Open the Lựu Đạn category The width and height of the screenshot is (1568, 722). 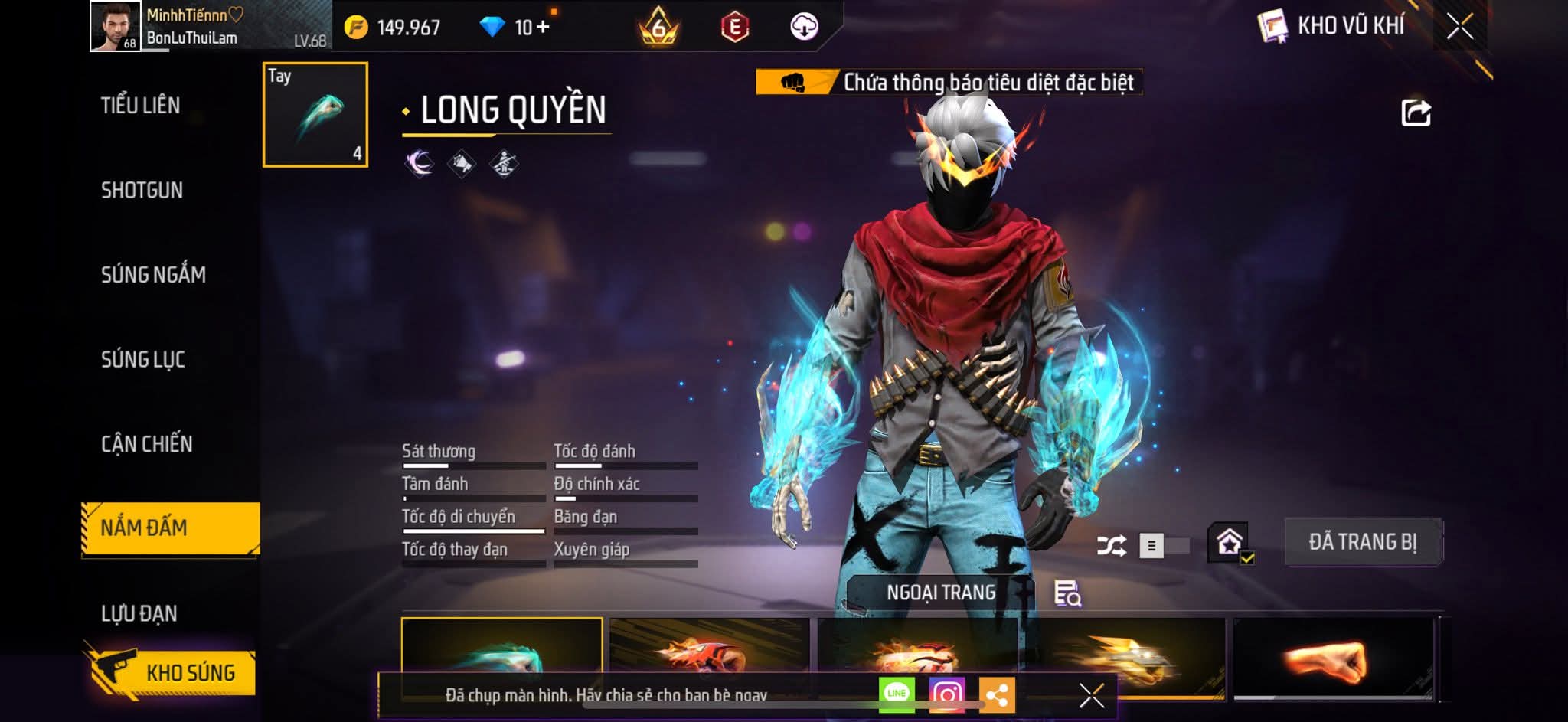pos(139,613)
